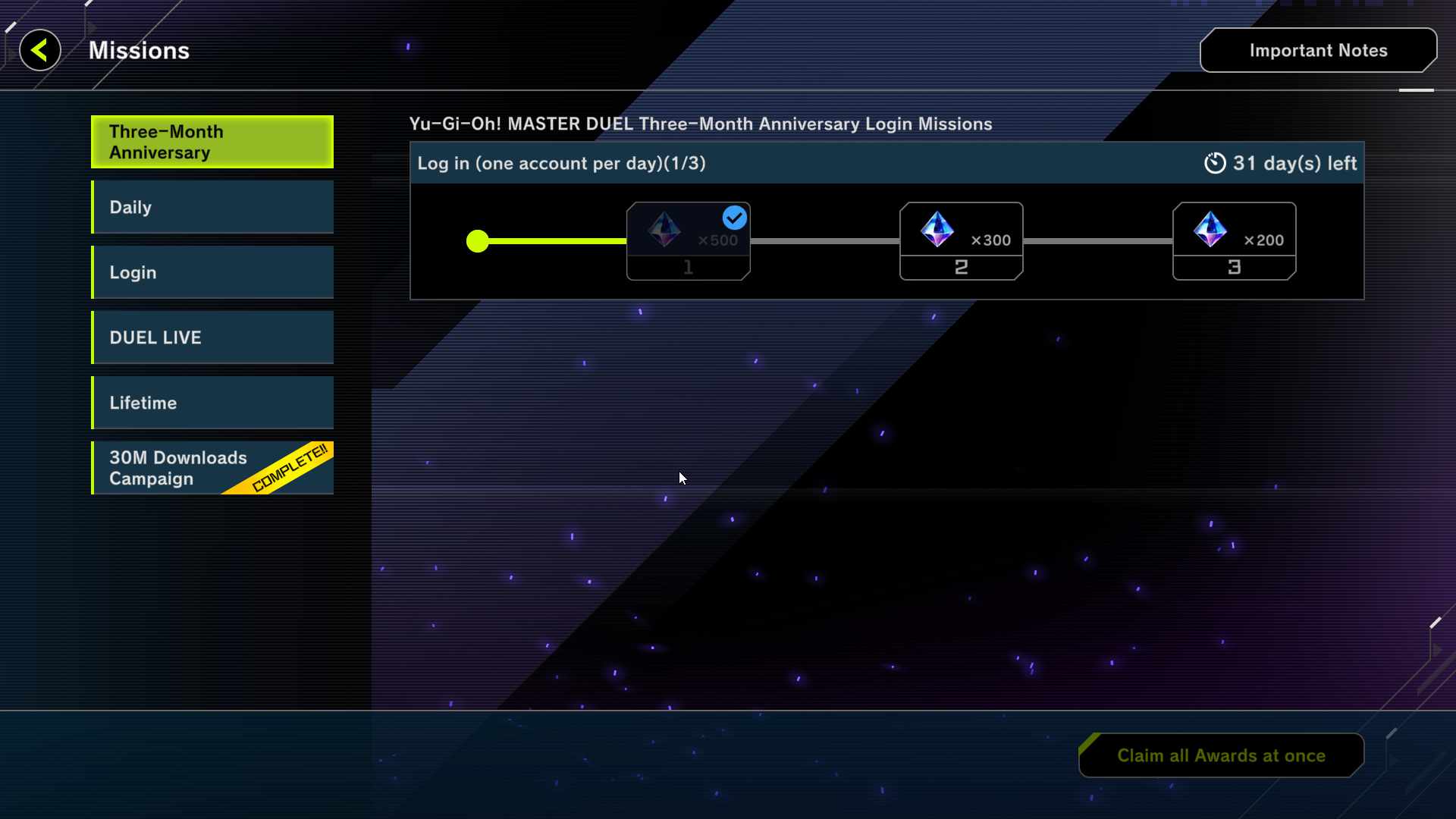Show the DUEL LIVE missions

(212, 337)
